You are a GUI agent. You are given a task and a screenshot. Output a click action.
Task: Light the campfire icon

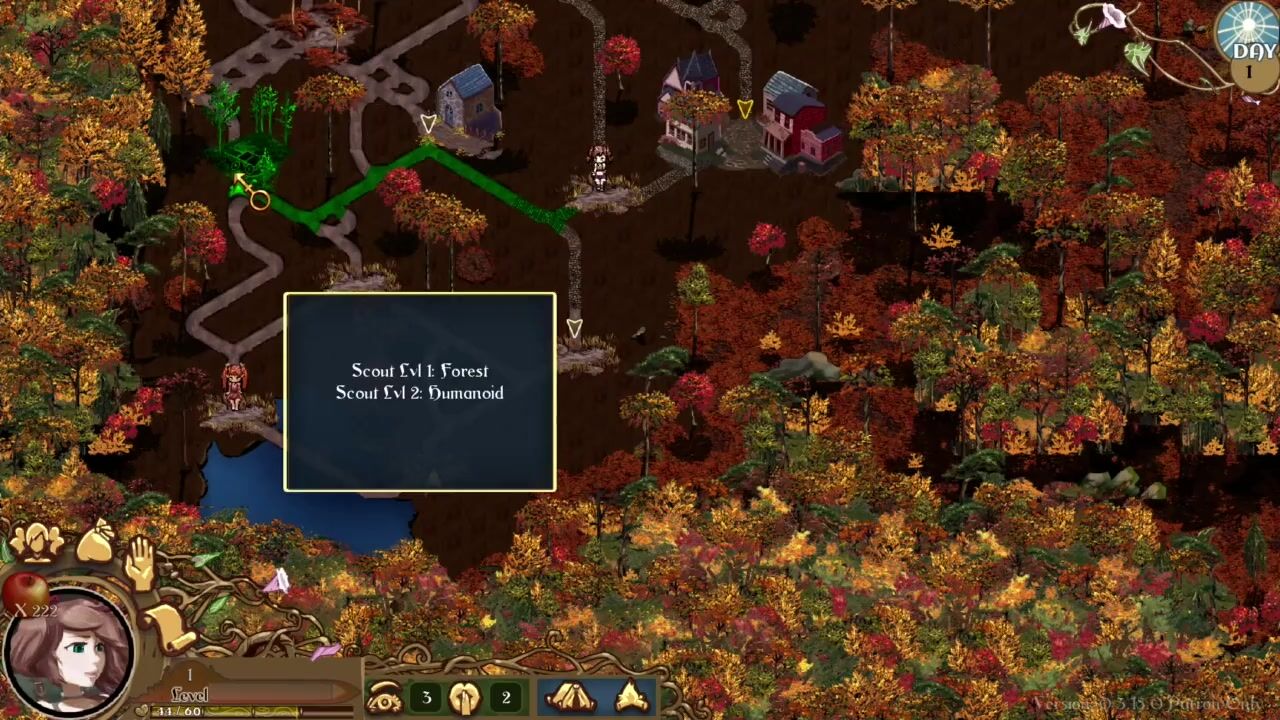click(x=632, y=697)
